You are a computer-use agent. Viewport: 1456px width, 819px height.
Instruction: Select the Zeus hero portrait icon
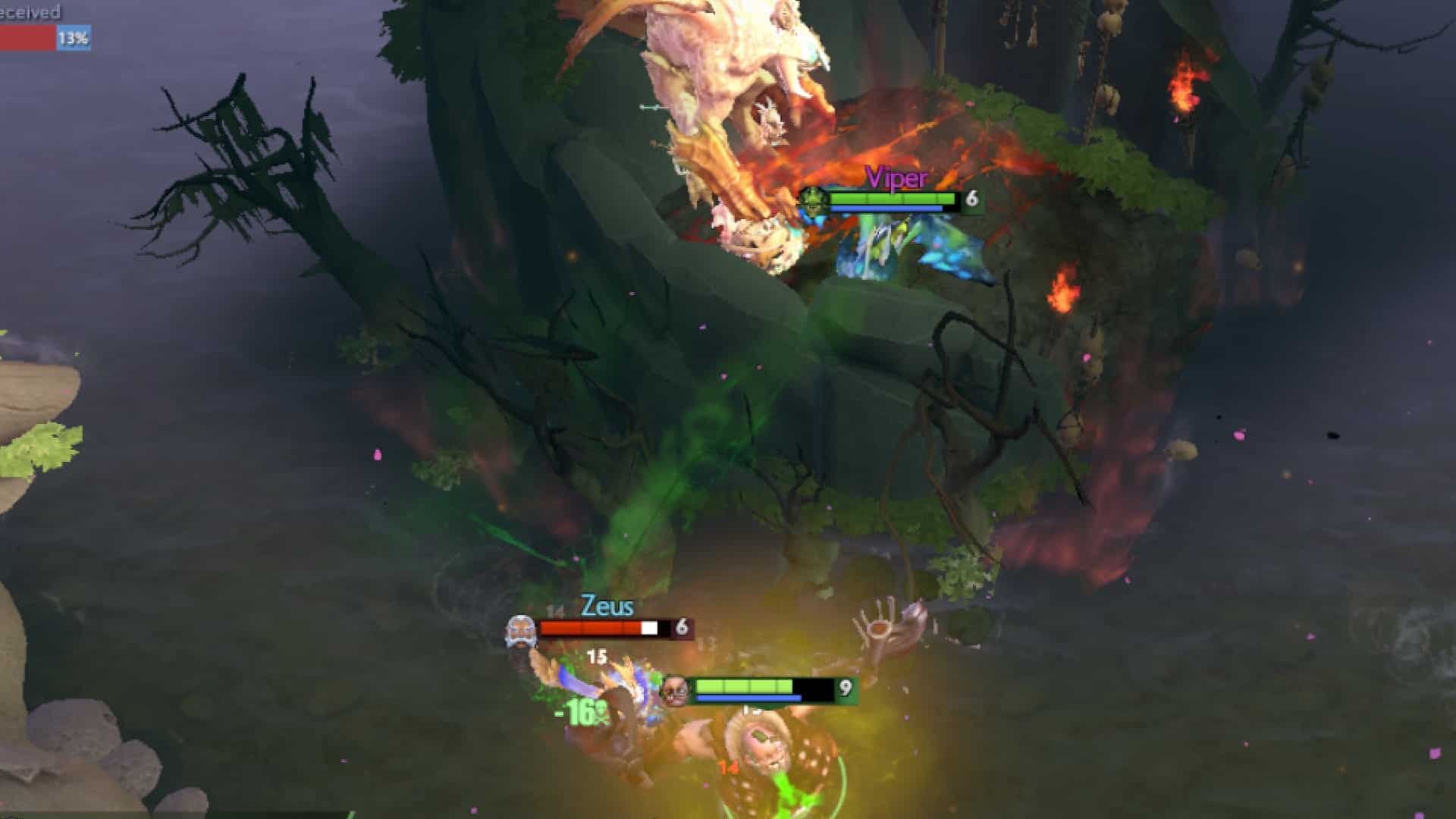[x=520, y=628]
